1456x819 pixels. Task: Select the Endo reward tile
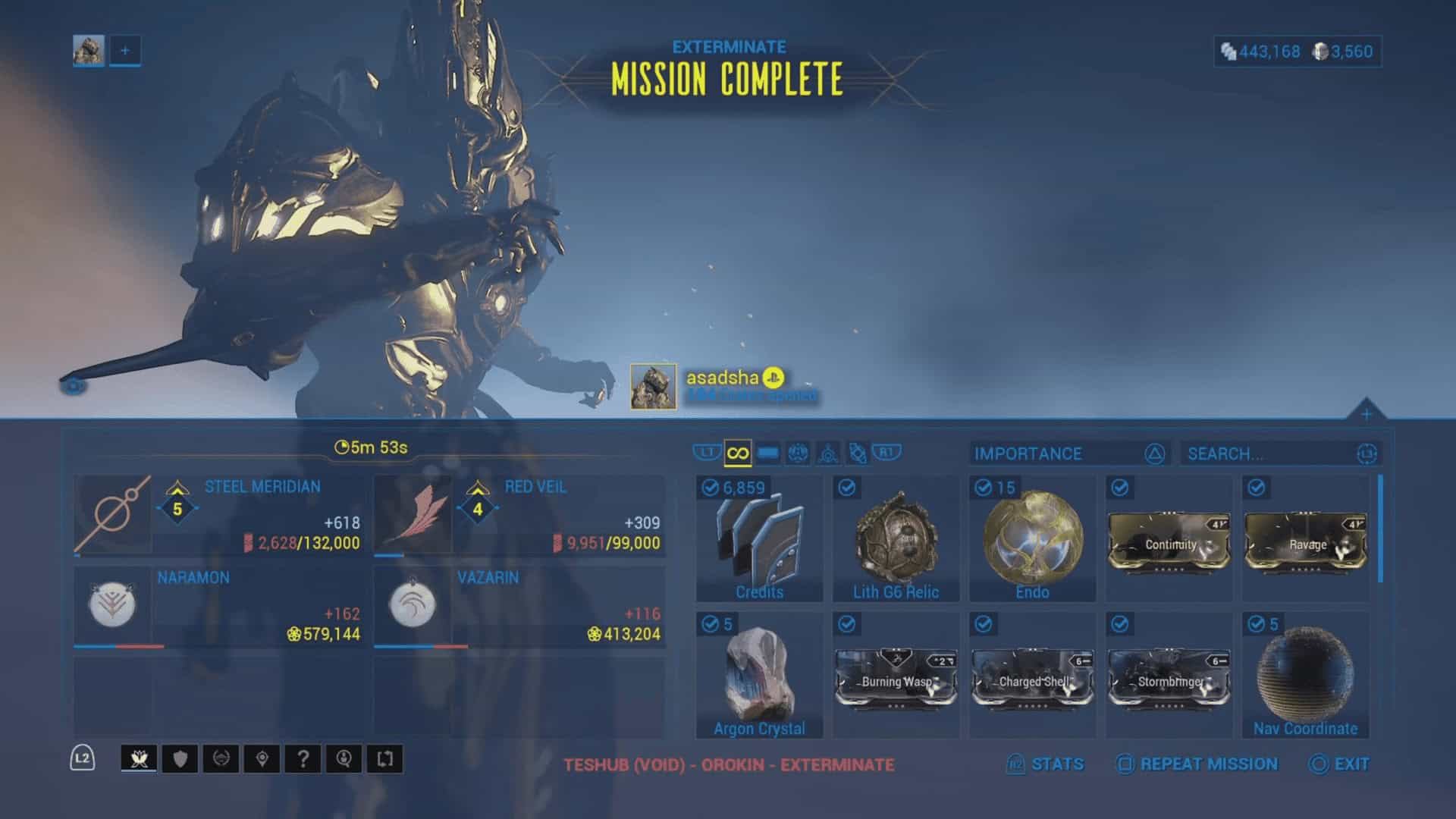point(1032,539)
